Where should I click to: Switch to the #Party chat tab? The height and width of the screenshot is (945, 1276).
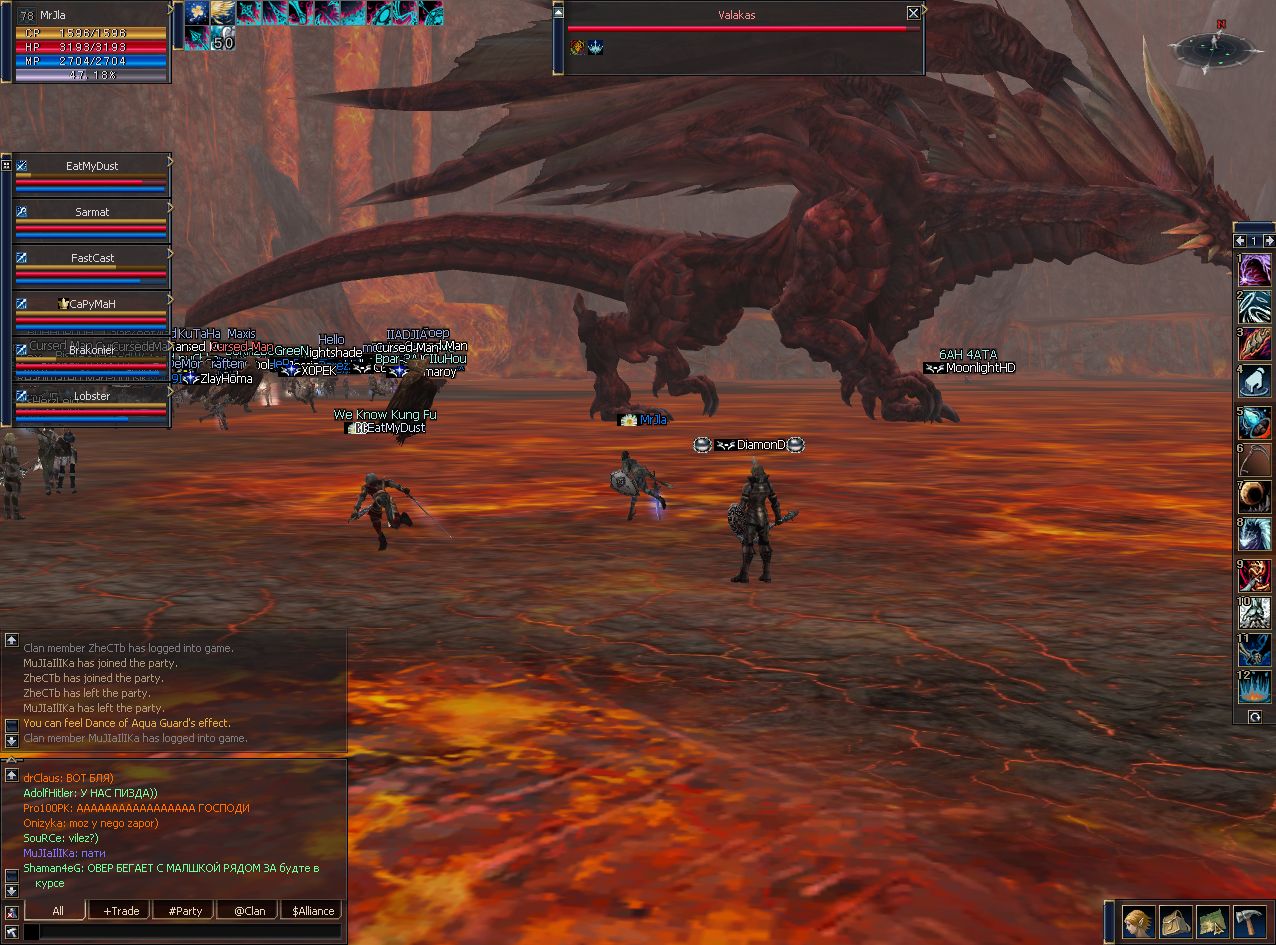point(185,911)
